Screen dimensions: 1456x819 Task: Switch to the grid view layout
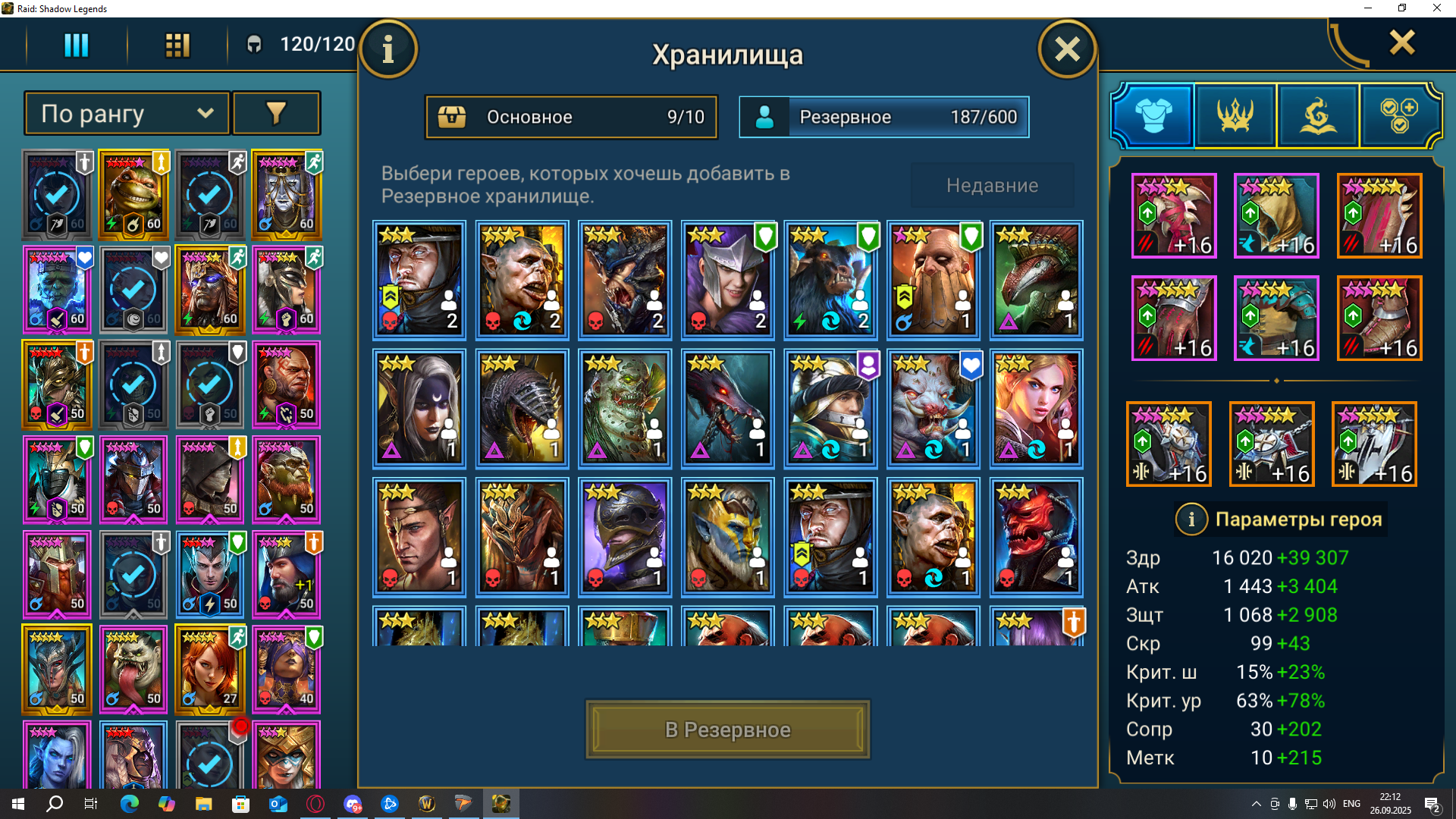coord(177,45)
